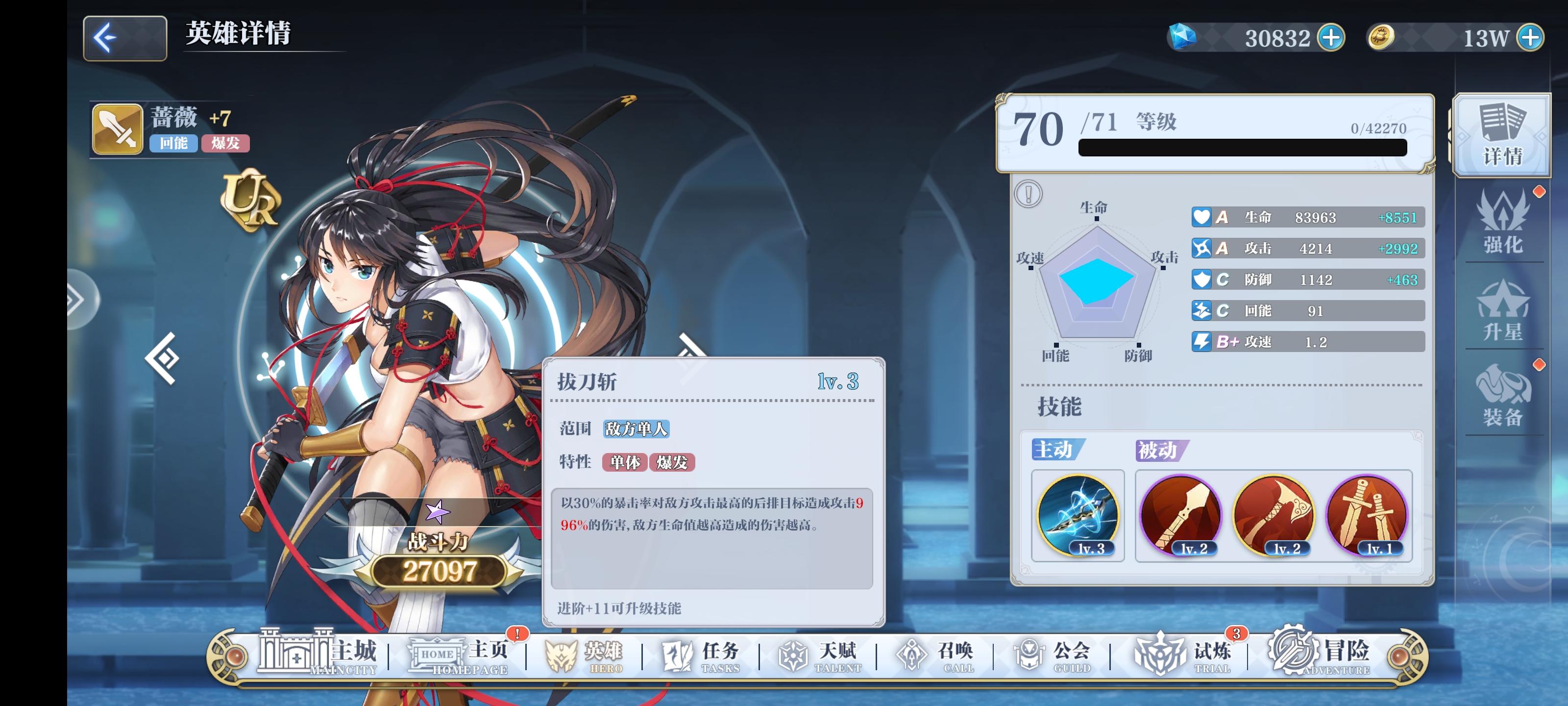This screenshot has height=706, width=1568.
Task: Click the level experience progress bar
Action: [x=1242, y=148]
